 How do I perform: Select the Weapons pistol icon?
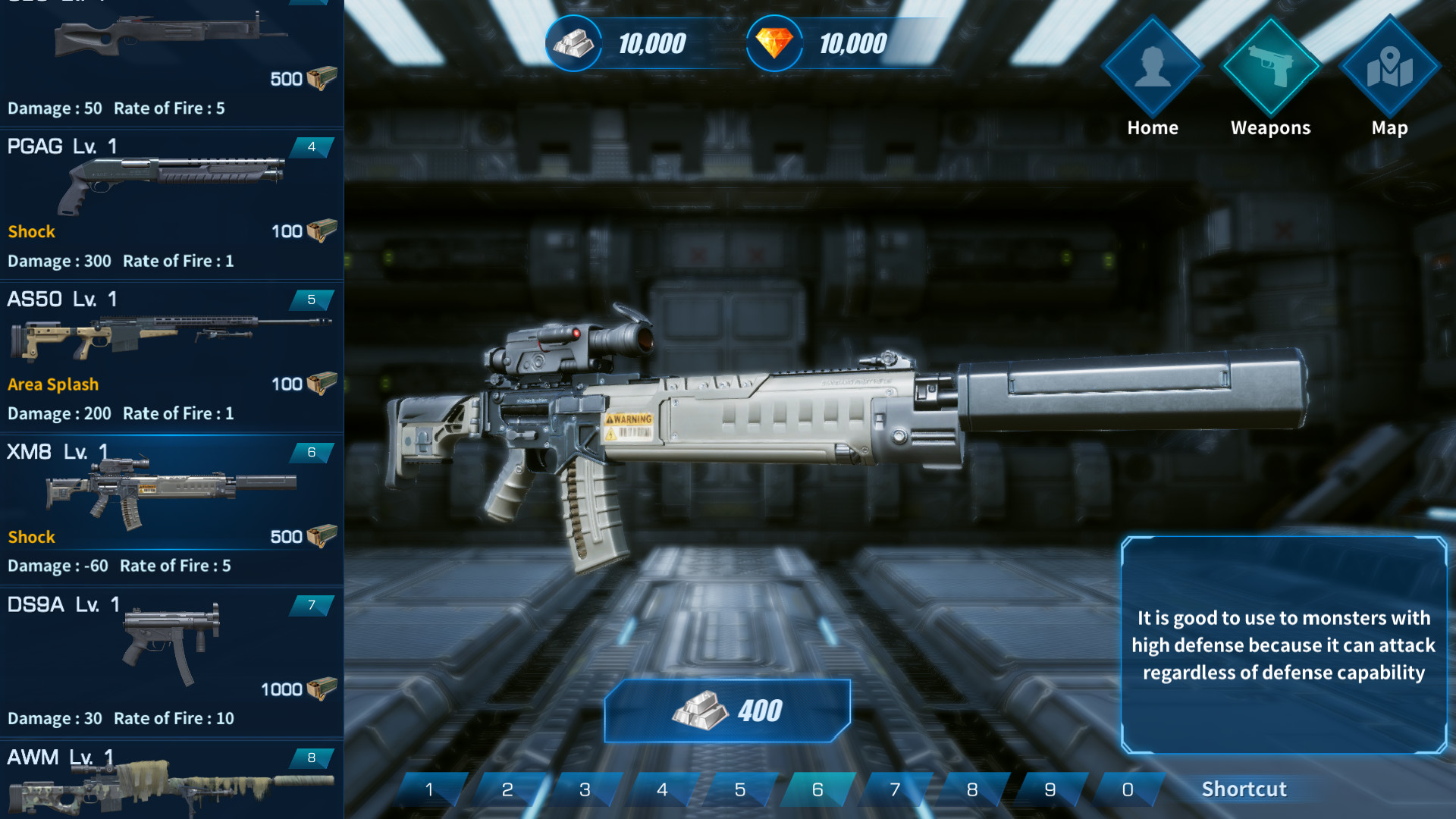click(x=1270, y=68)
